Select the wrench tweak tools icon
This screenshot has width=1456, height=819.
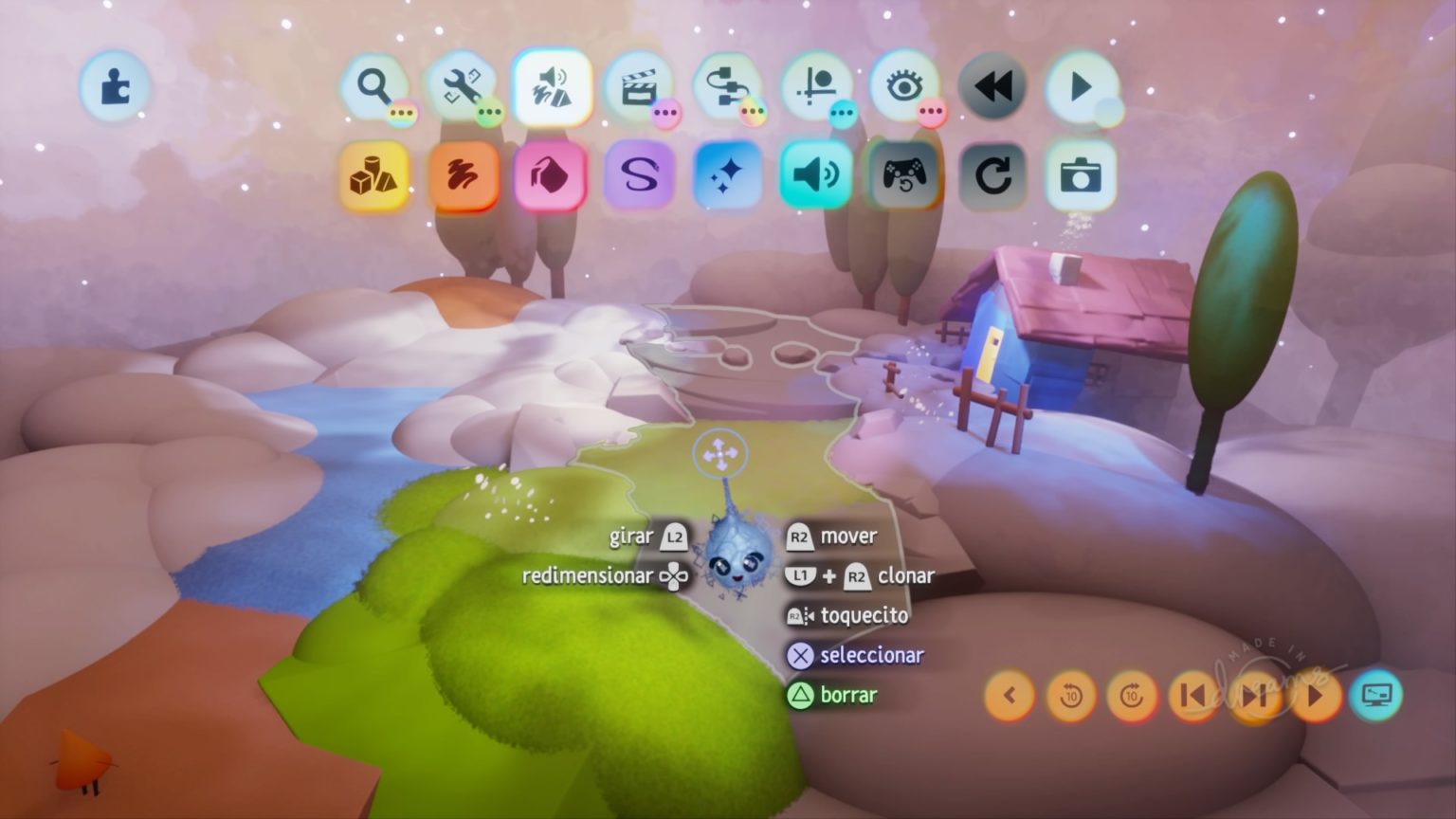tap(464, 86)
